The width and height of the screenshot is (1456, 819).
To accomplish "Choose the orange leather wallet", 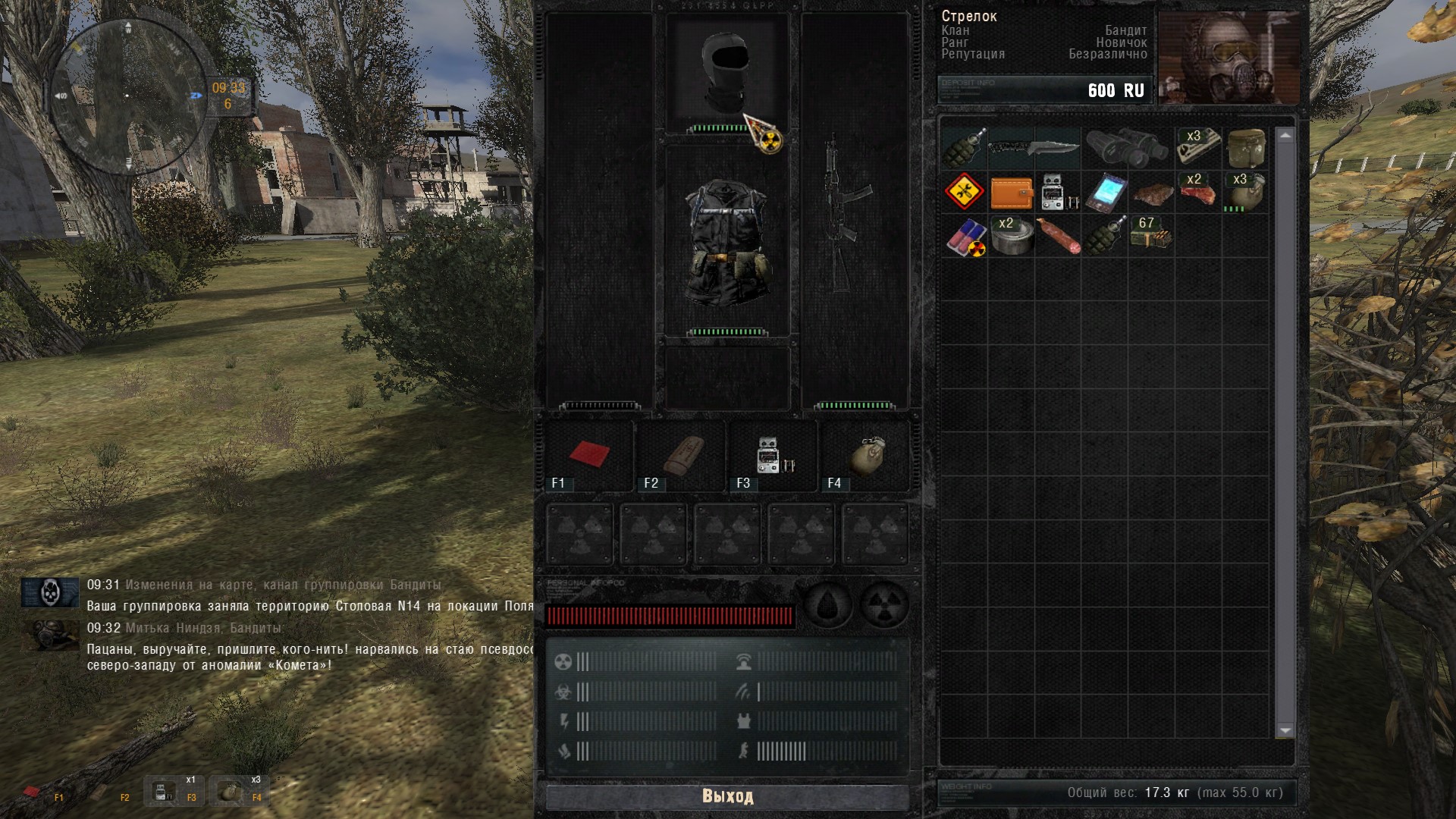I will point(1012,193).
